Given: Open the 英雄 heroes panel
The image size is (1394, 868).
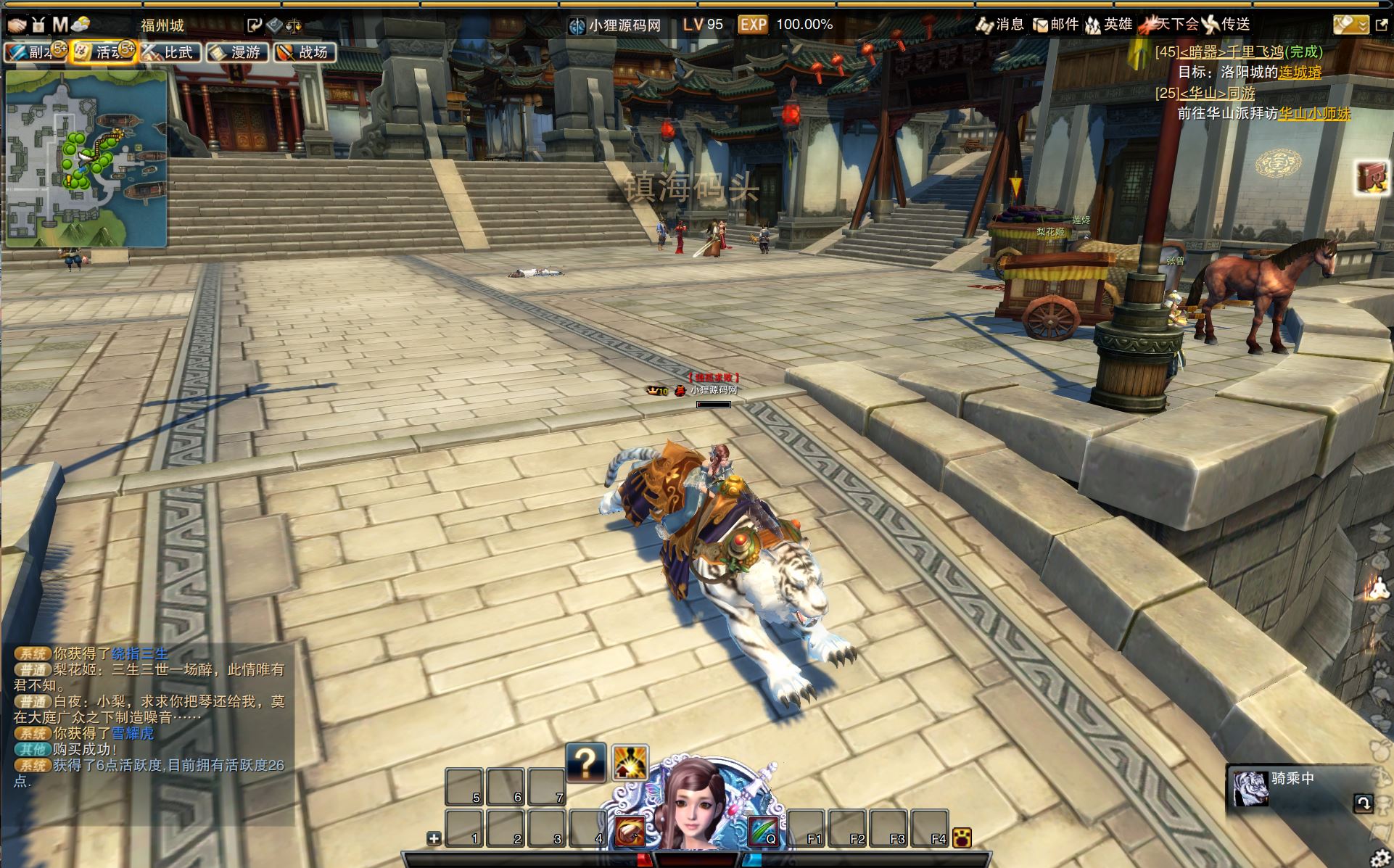Looking at the screenshot, I should [1108, 25].
